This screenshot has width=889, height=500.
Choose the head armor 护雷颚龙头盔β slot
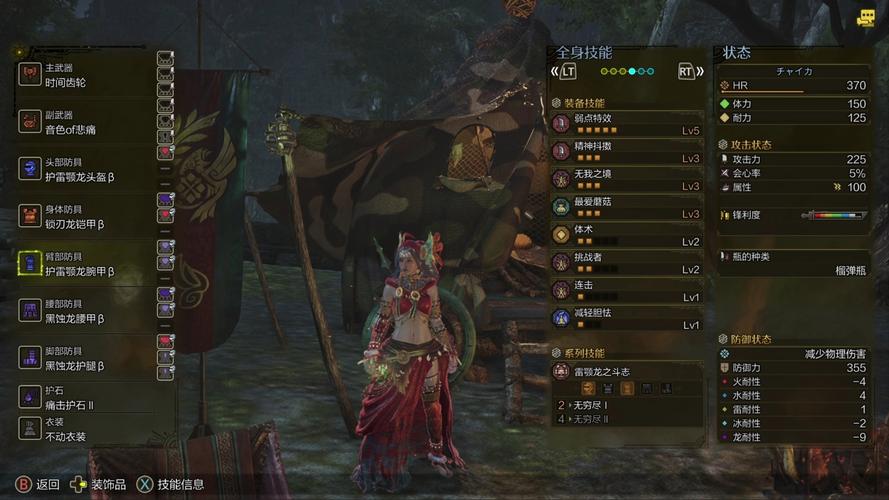point(85,170)
